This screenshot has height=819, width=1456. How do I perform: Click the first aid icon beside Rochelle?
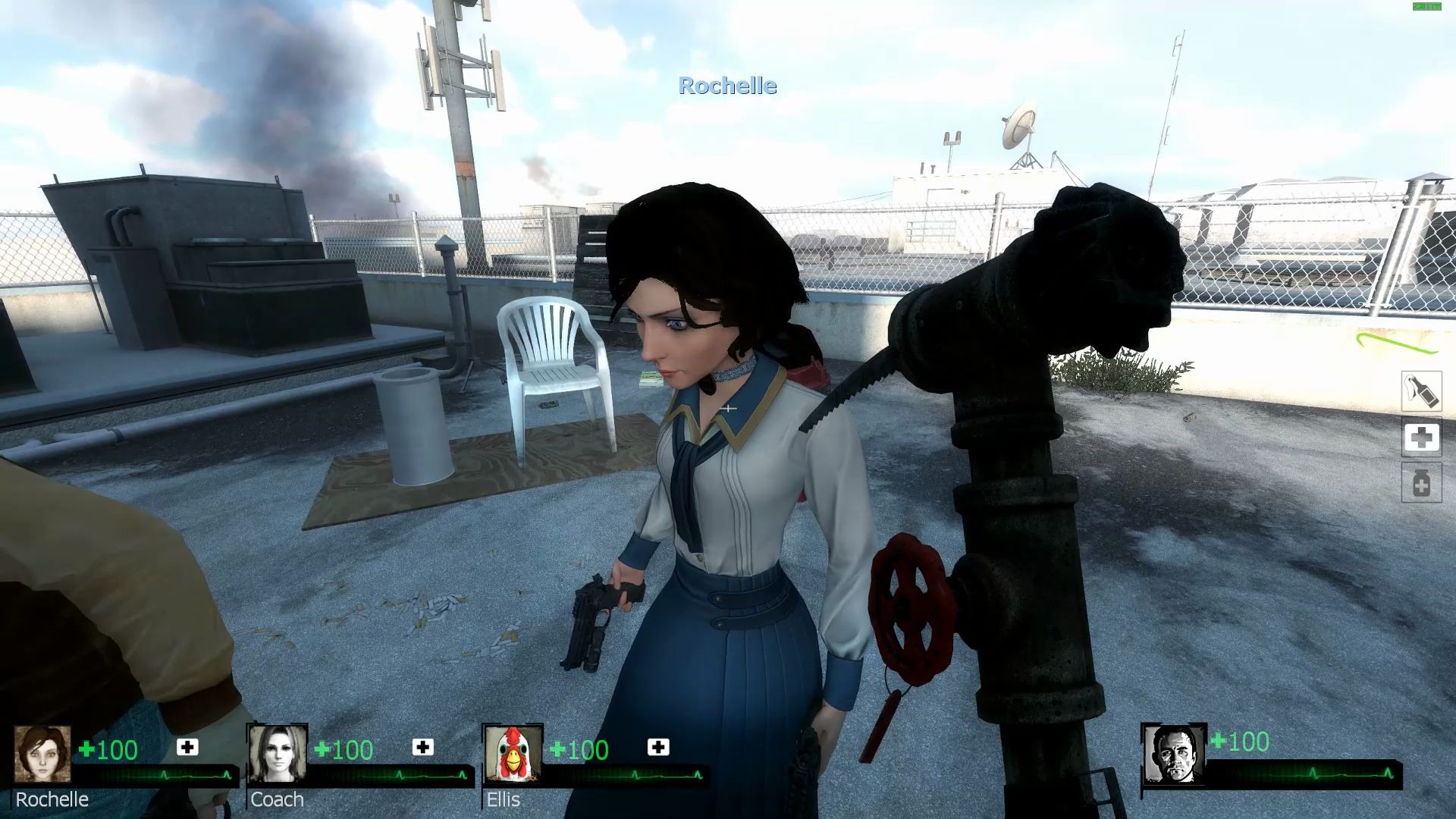click(187, 748)
